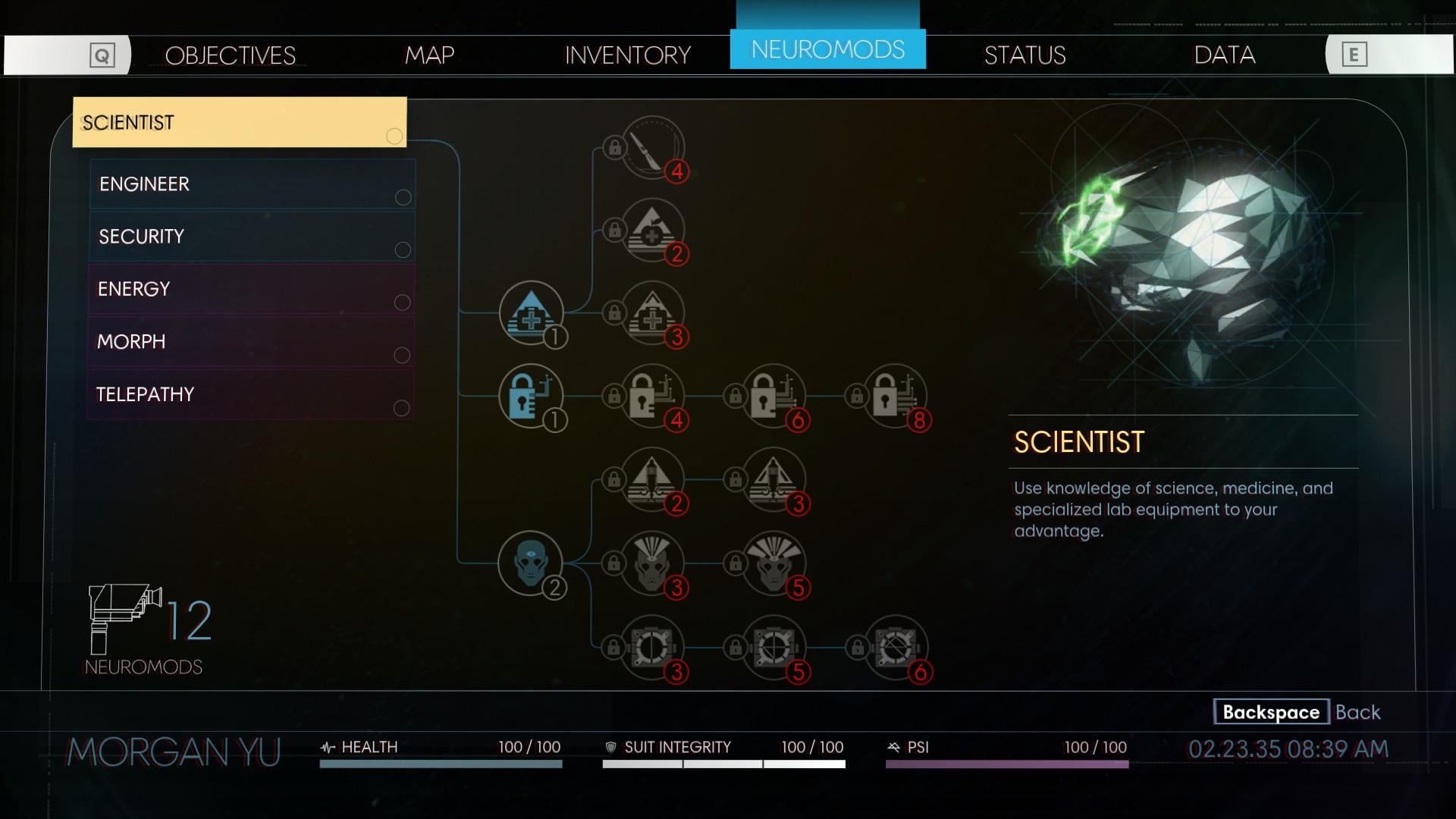Select the locked hacking skill costing 8
Image resolution: width=1456 pixels, height=819 pixels.
click(x=895, y=396)
